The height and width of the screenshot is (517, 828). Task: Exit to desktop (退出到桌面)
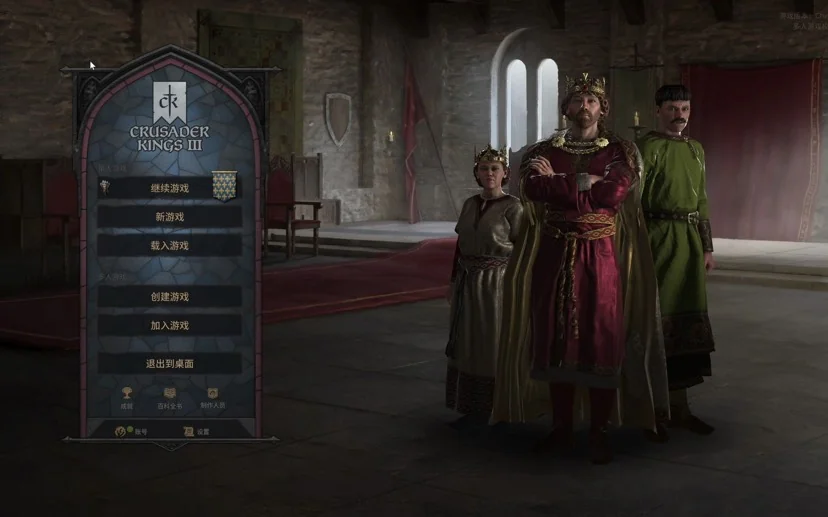point(169,363)
